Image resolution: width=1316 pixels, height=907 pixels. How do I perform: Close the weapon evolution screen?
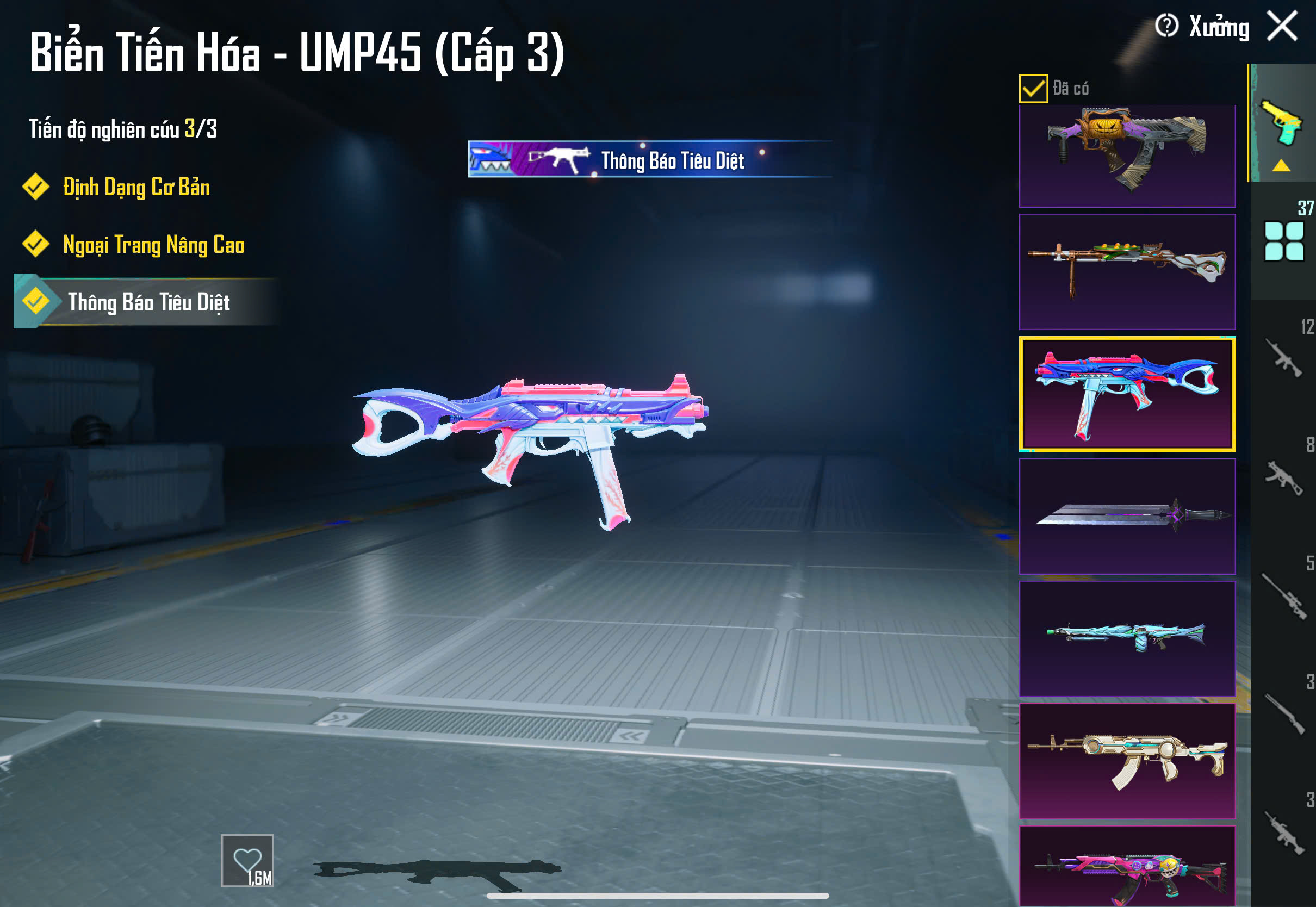(1282, 26)
